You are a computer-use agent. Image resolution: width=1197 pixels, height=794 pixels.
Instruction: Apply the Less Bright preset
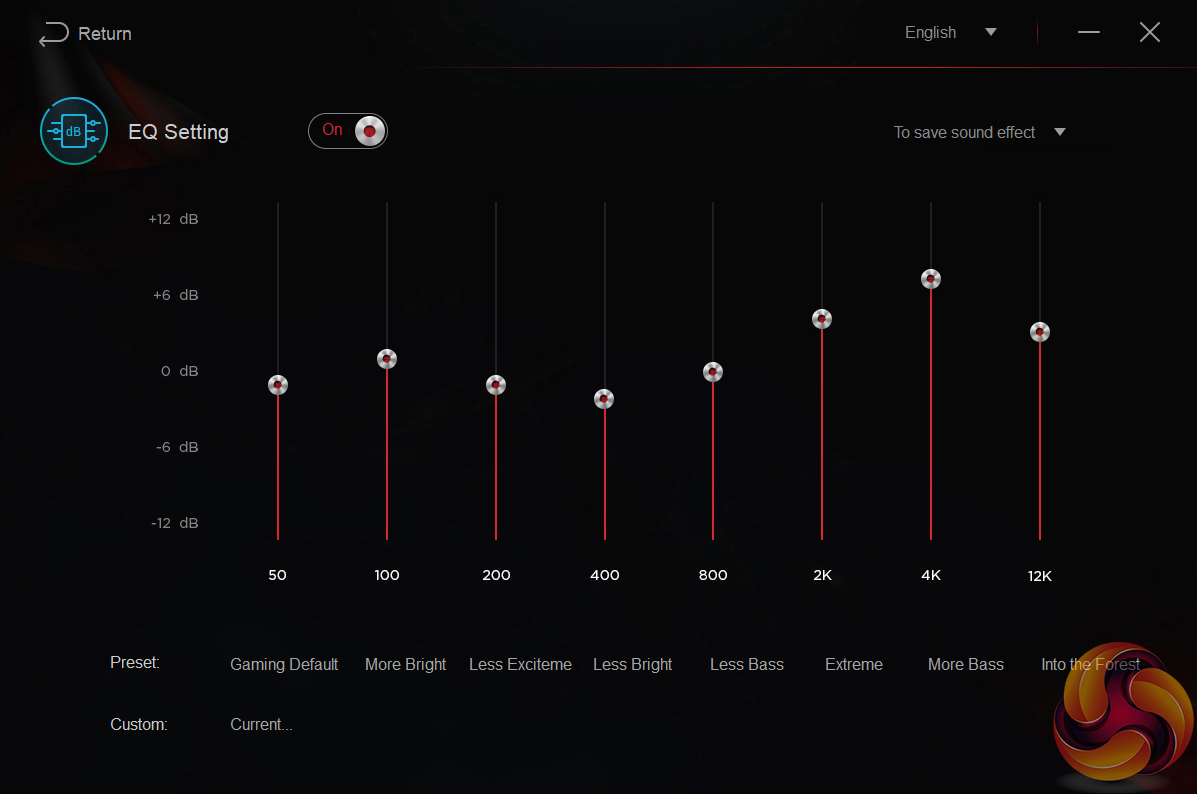632,664
